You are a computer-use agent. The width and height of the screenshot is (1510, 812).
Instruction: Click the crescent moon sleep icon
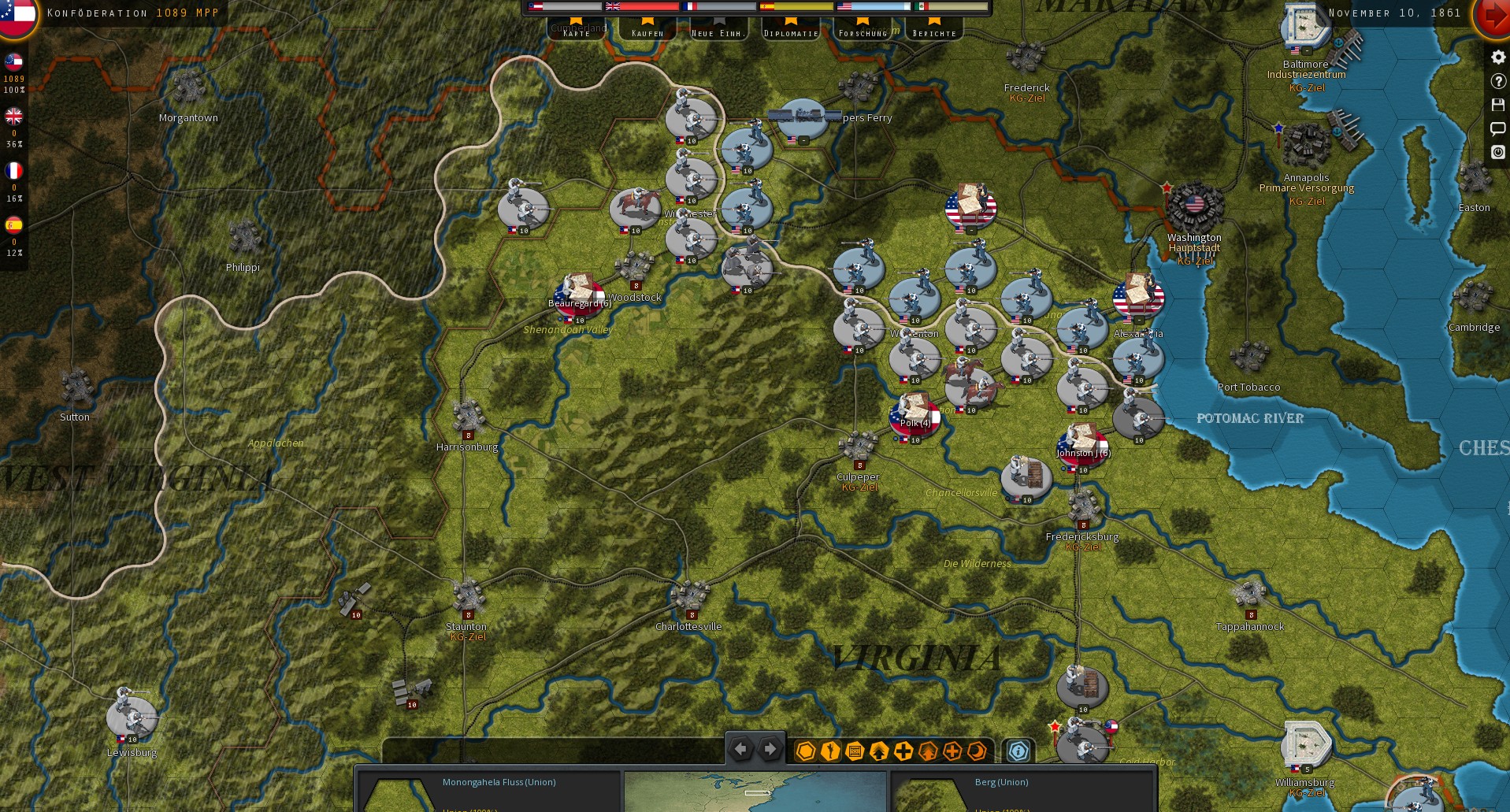pos(976,752)
